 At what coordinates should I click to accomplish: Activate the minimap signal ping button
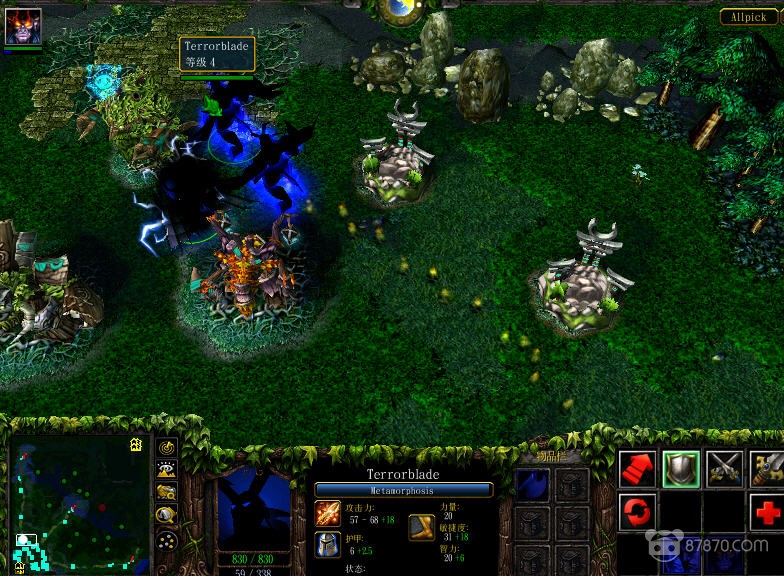166,446
